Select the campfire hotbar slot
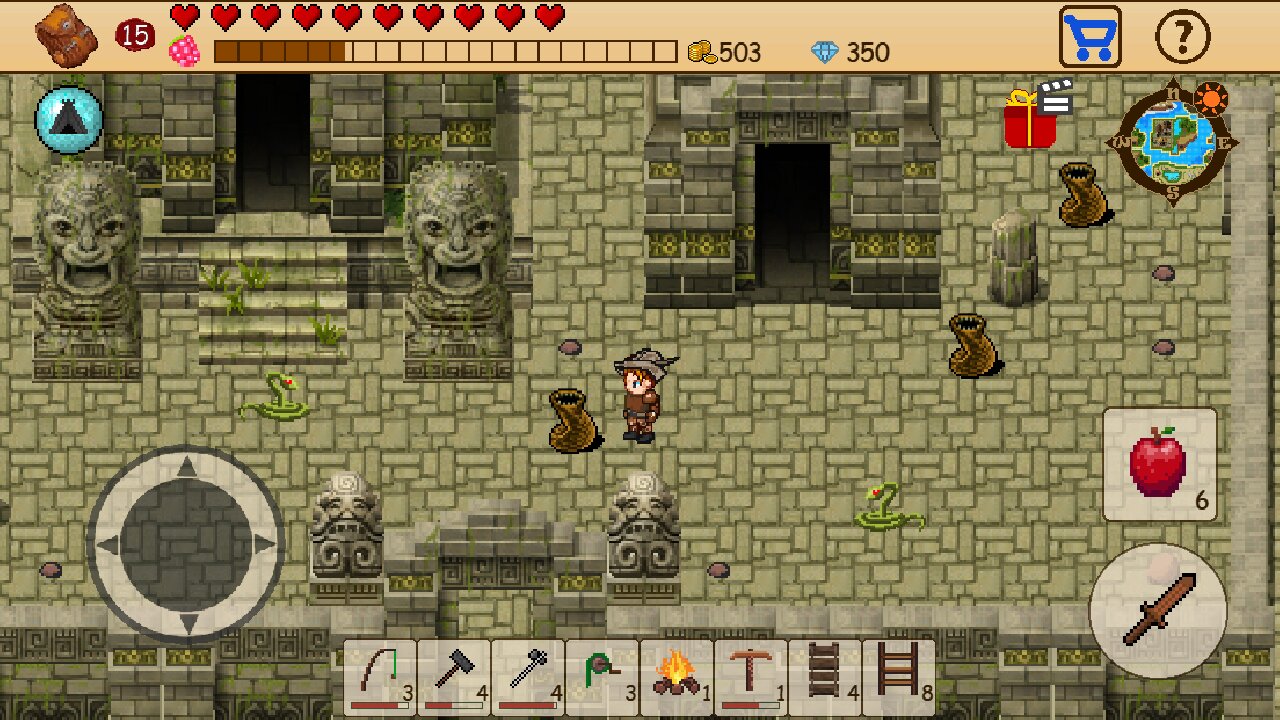The image size is (1280, 720). pyautogui.click(x=676, y=678)
